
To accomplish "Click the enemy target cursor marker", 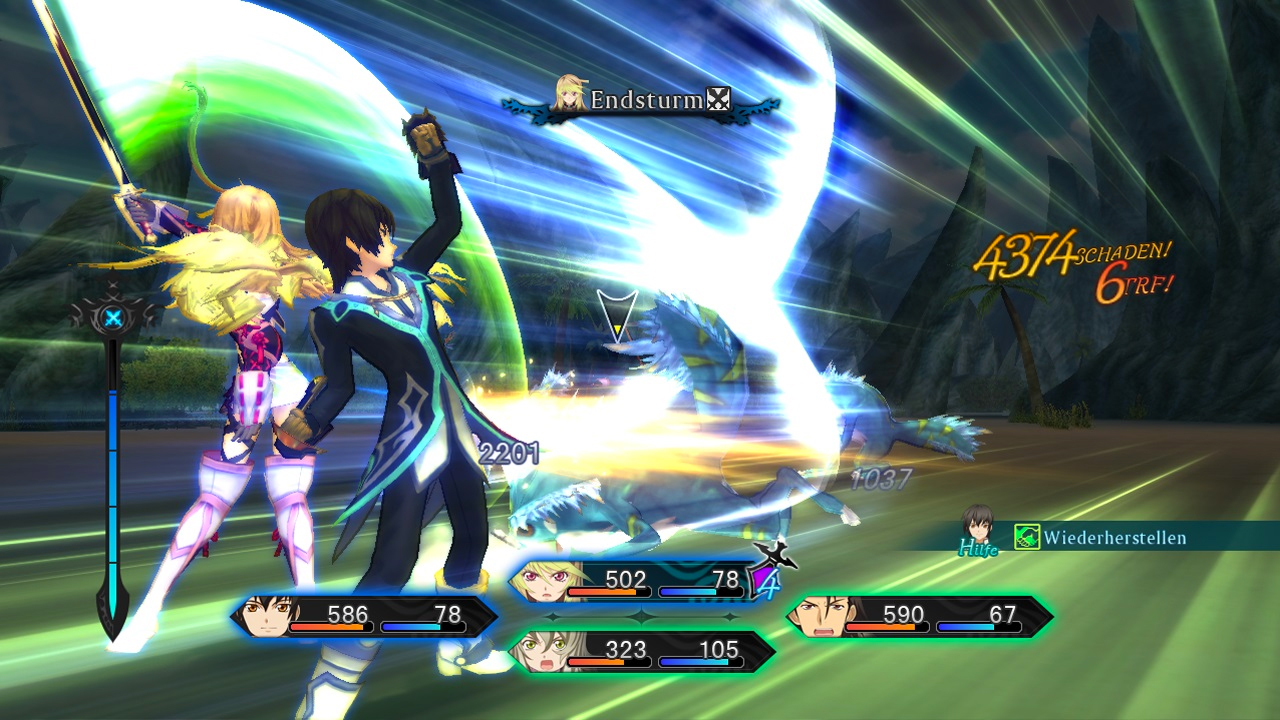I will pos(618,314).
